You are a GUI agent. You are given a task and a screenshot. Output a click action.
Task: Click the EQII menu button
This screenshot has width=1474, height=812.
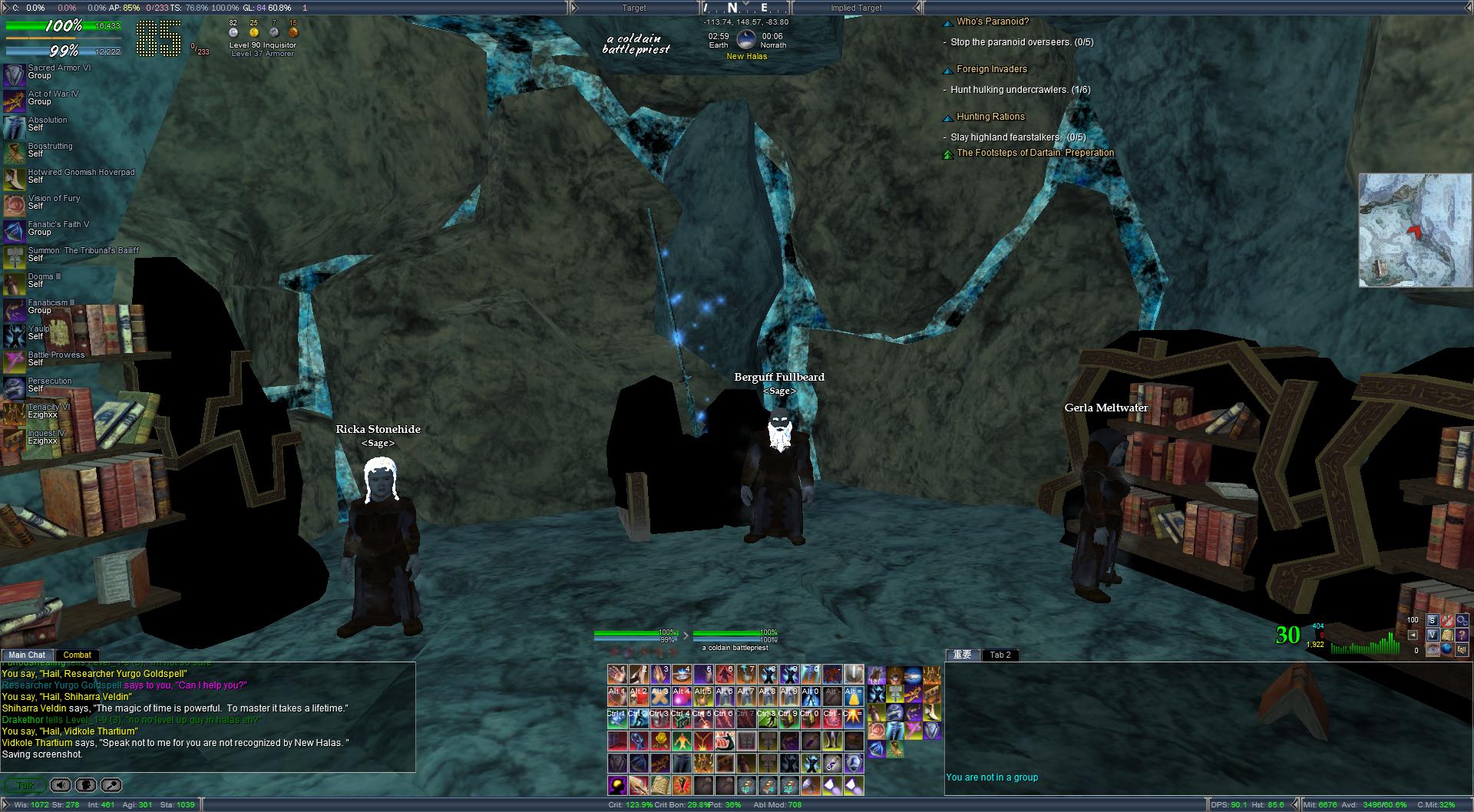[1461, 650]
